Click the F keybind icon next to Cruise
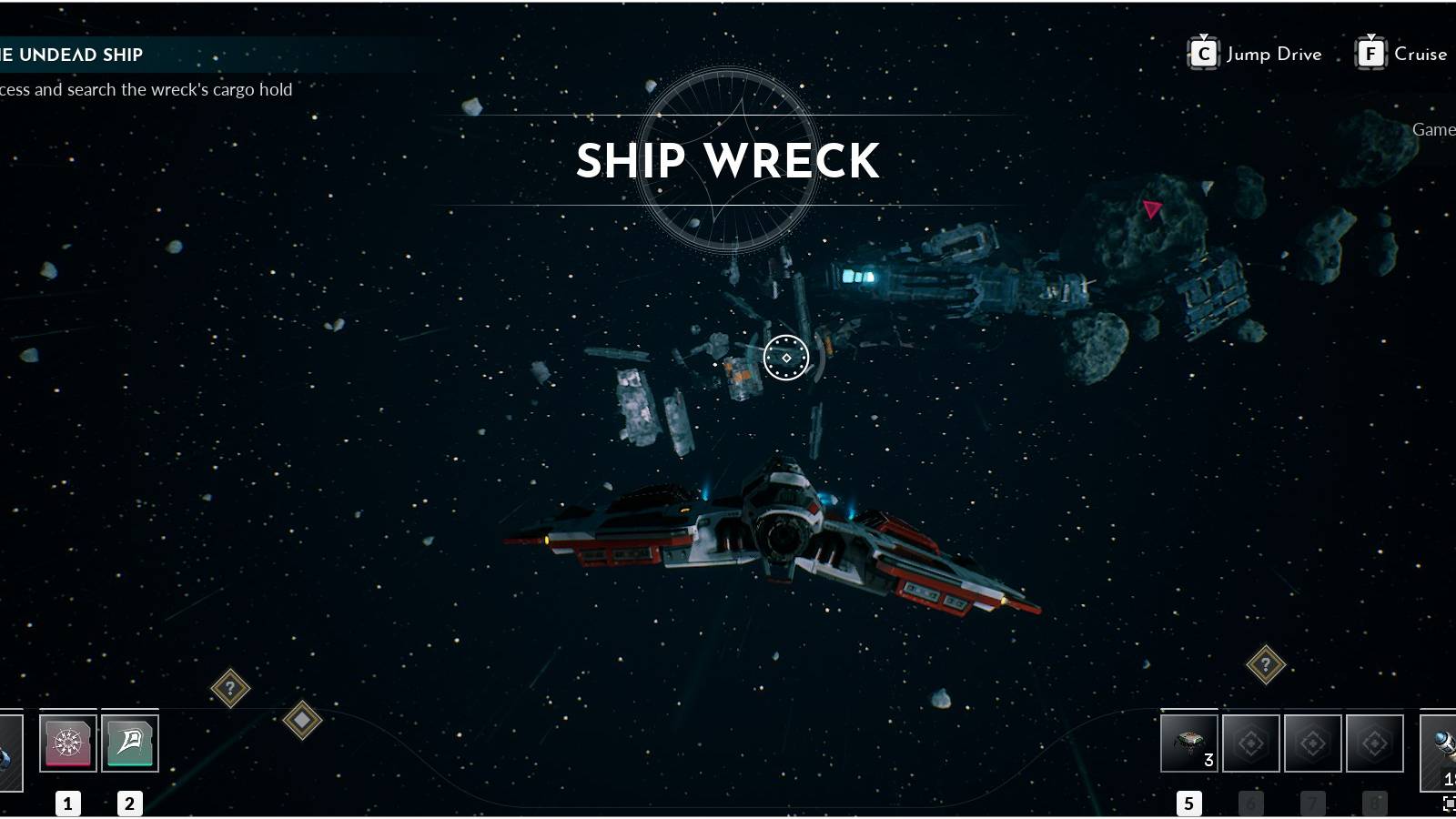This screenshot has height=819, width=1456. 1370,53
